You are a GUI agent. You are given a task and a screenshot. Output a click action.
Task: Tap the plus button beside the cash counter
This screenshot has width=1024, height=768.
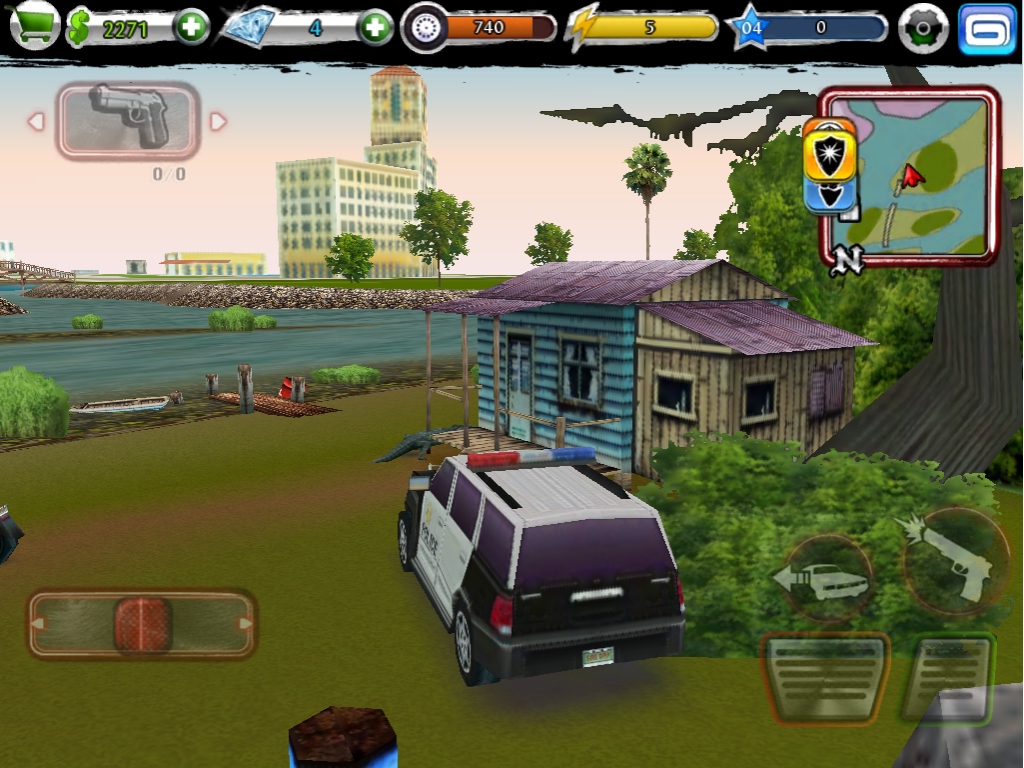pos(191,27)
